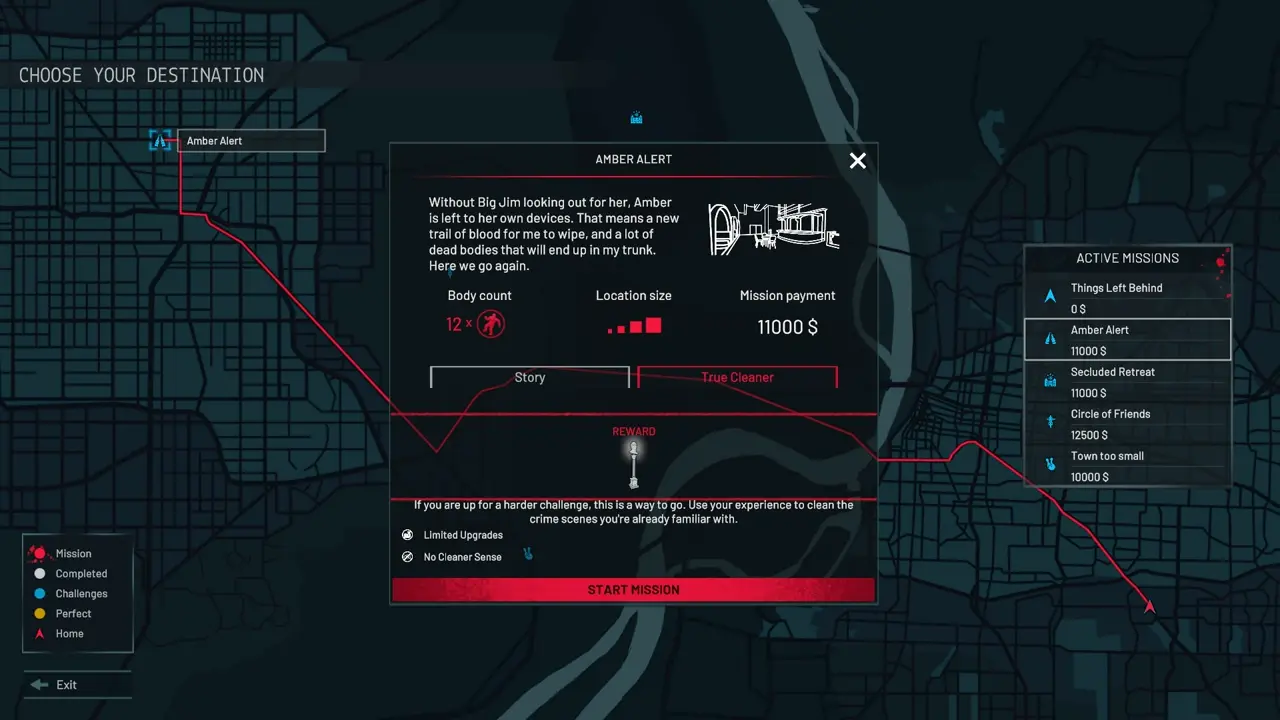Click the blue Challenges dot in the legend

coord(38,593)
